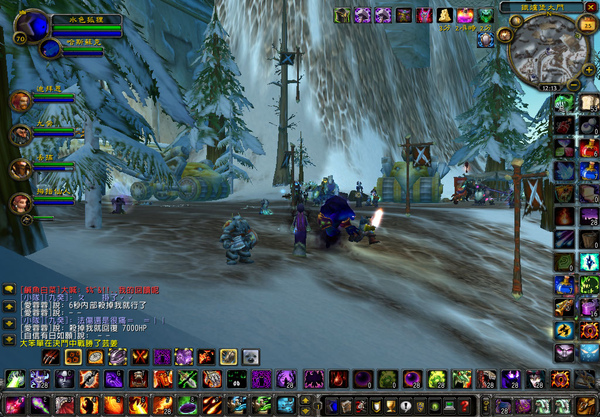
Task: Open the green-faced icon atop right sidebar
Action: point(565,103)
